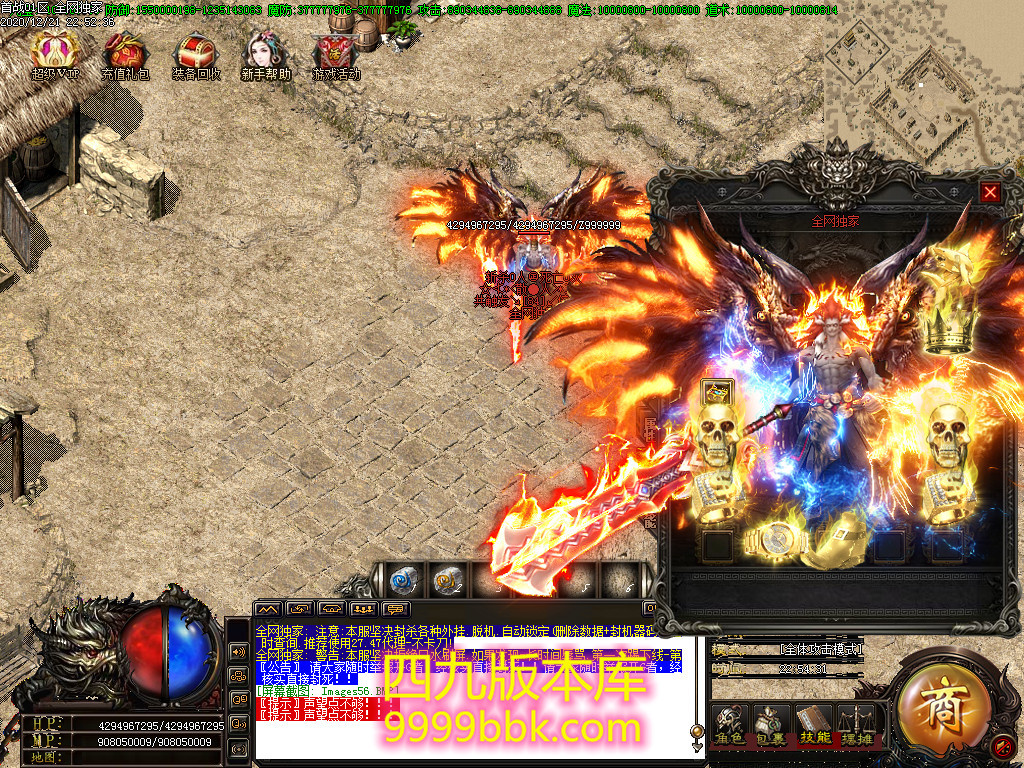Select the golden watch equipment slot
This screenshot has width=1024, height=768.
pyautogui.click(x=775, y=543)
